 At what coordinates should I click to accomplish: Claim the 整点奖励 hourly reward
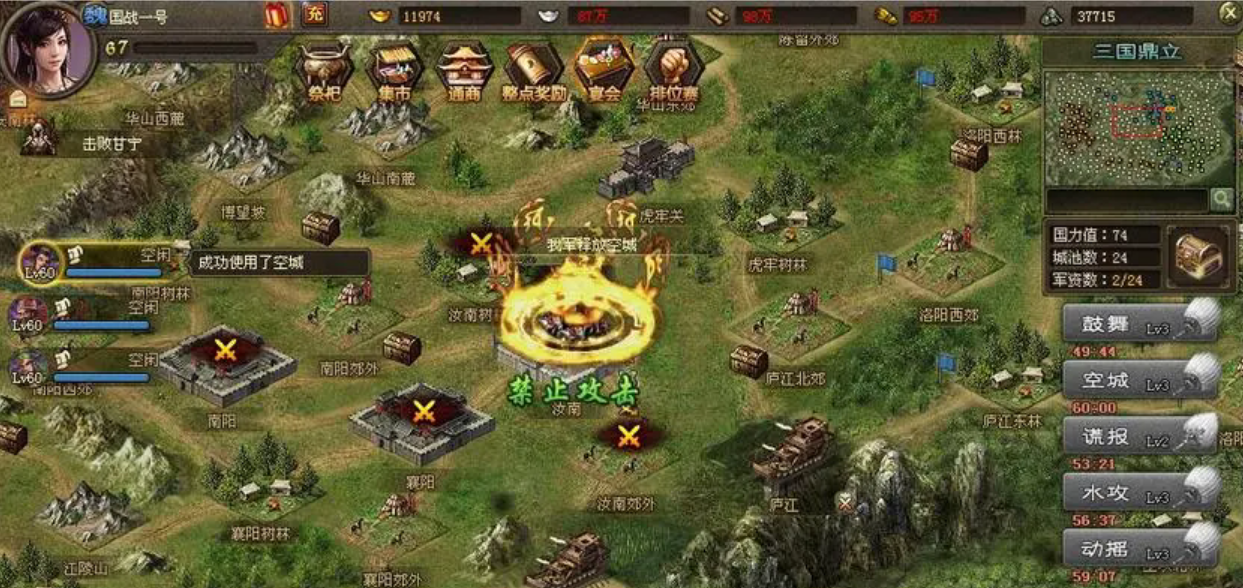[x=534, y=74]
